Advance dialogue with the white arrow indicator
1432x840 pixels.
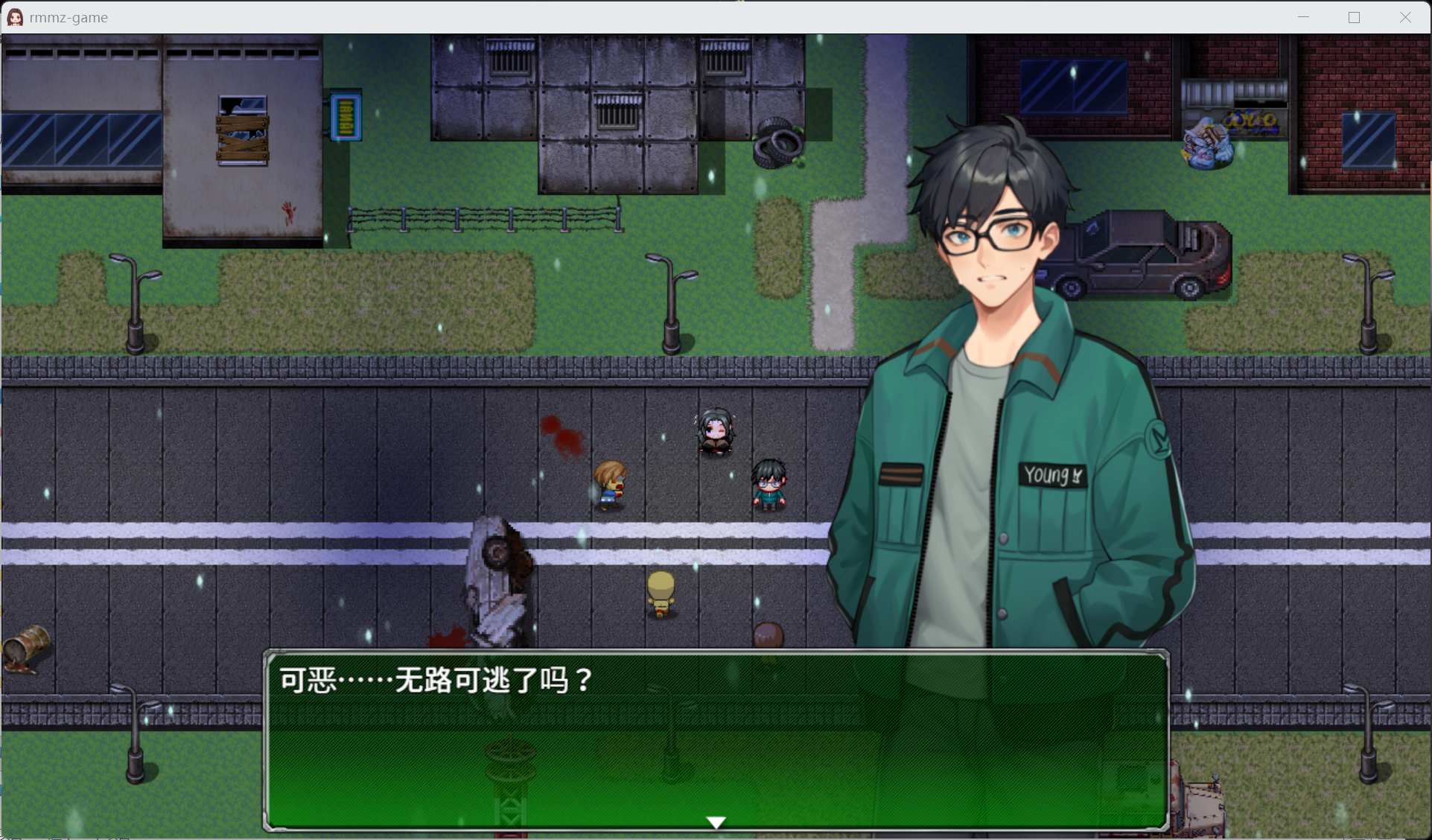(x=716, y=822)
